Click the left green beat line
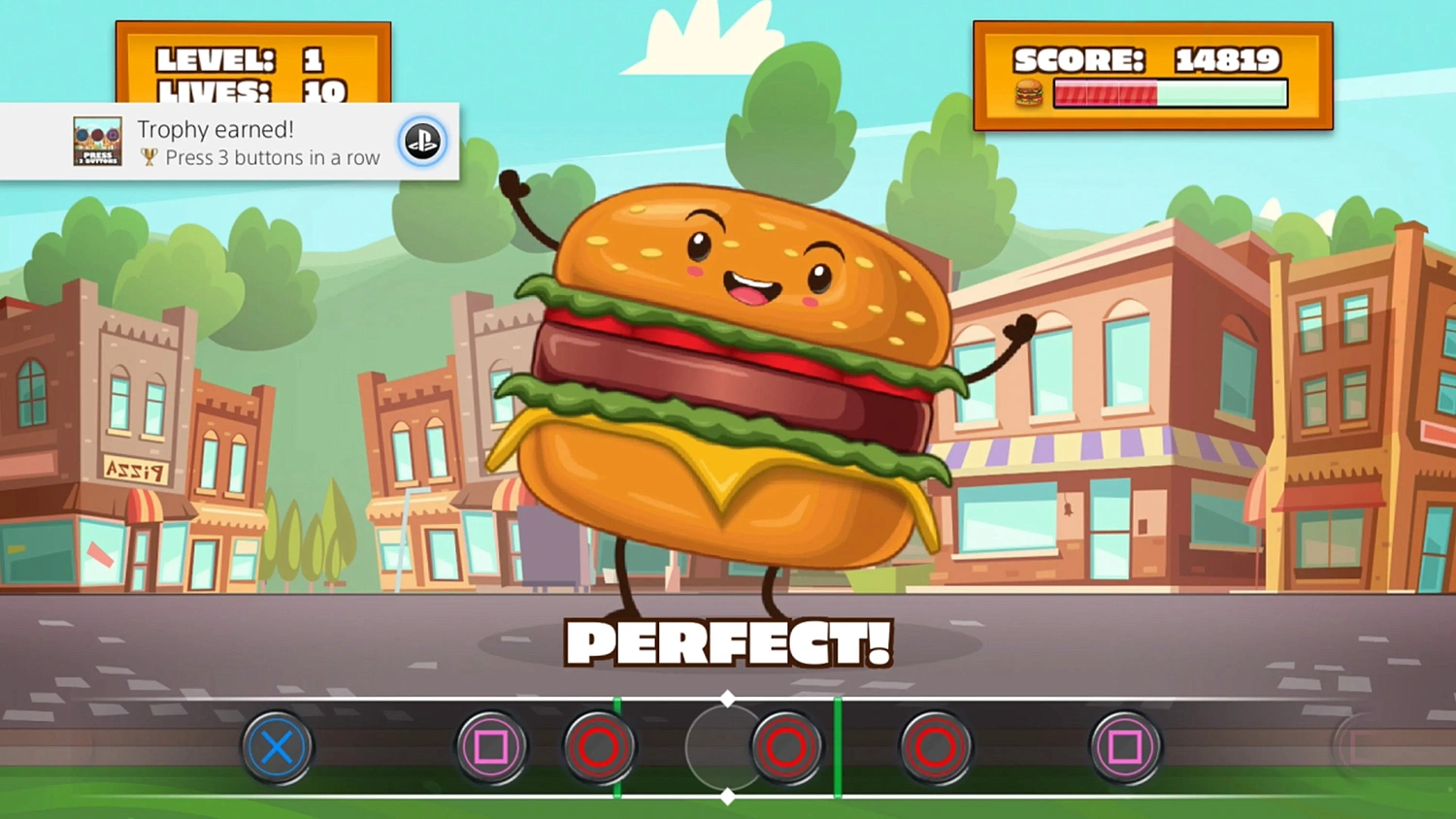Image resolution: width=1456 pixels, height=819 pixels. (617, 747)
